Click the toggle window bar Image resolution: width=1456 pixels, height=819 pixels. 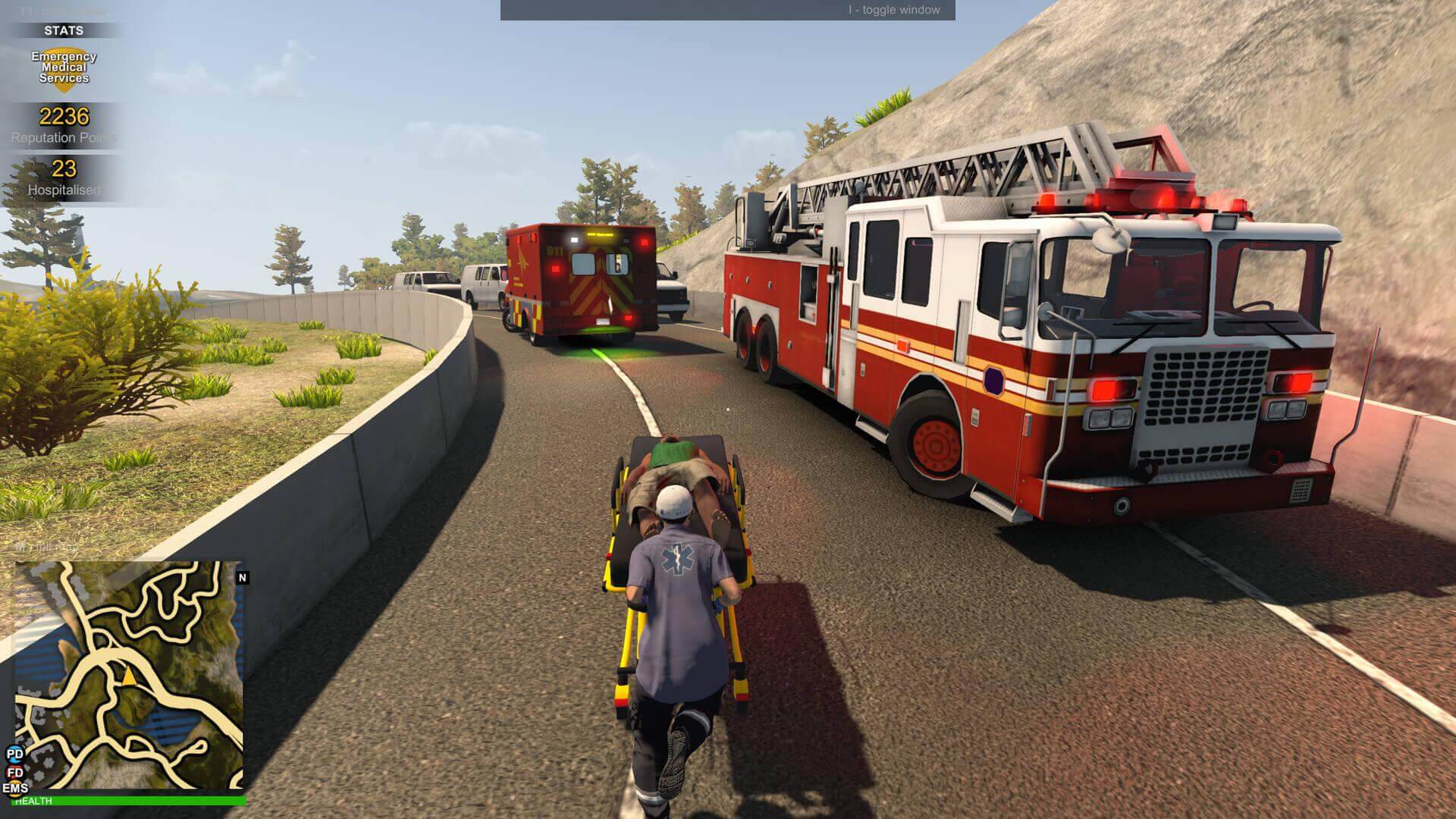(x=727, y=10)
